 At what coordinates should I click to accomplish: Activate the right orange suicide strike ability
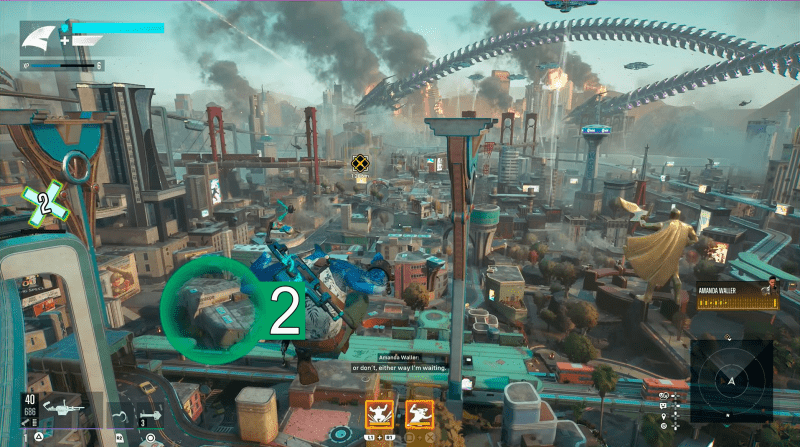[x=419, y=411]
